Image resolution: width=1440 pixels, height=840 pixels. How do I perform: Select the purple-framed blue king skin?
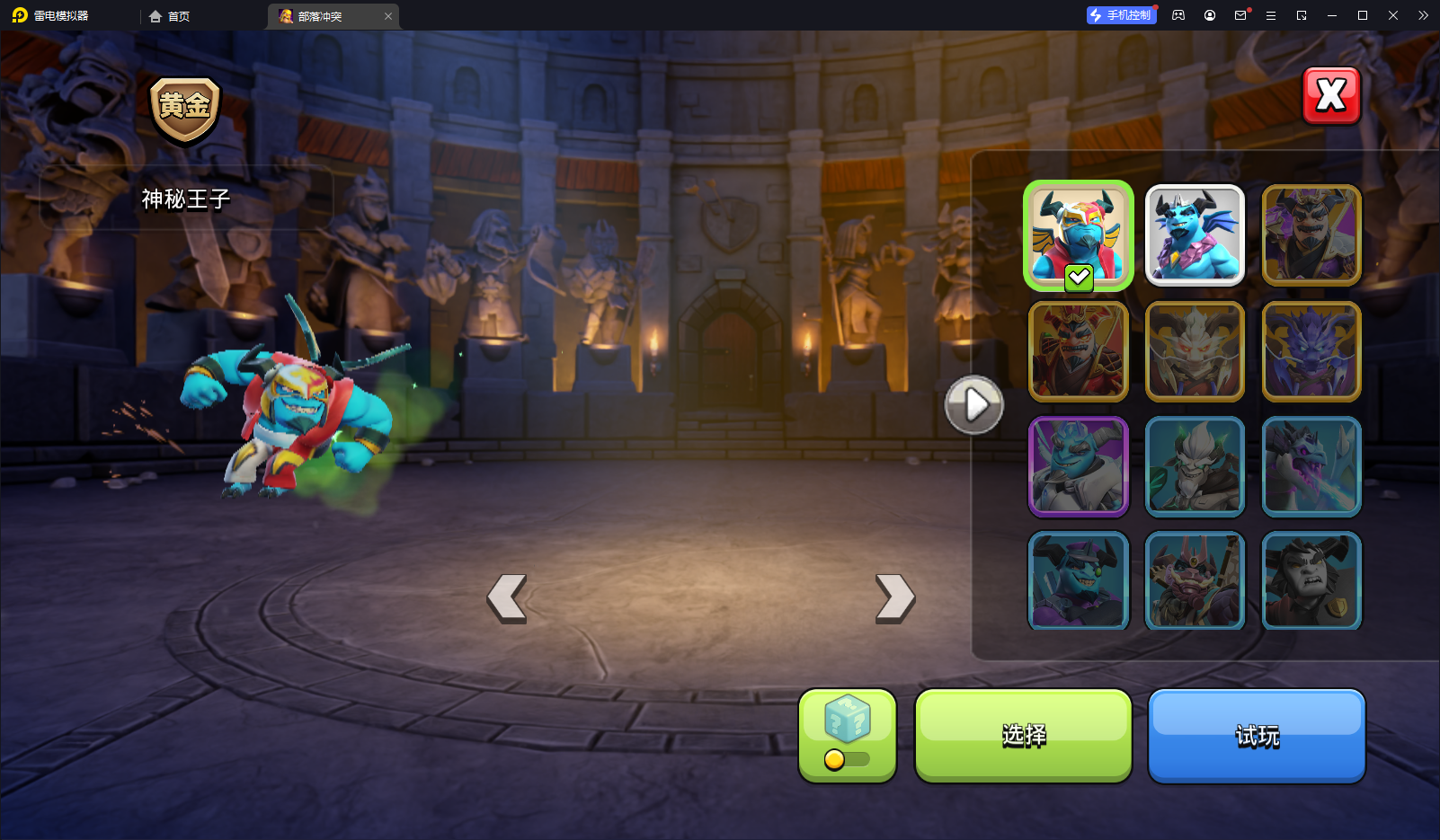1078,466
